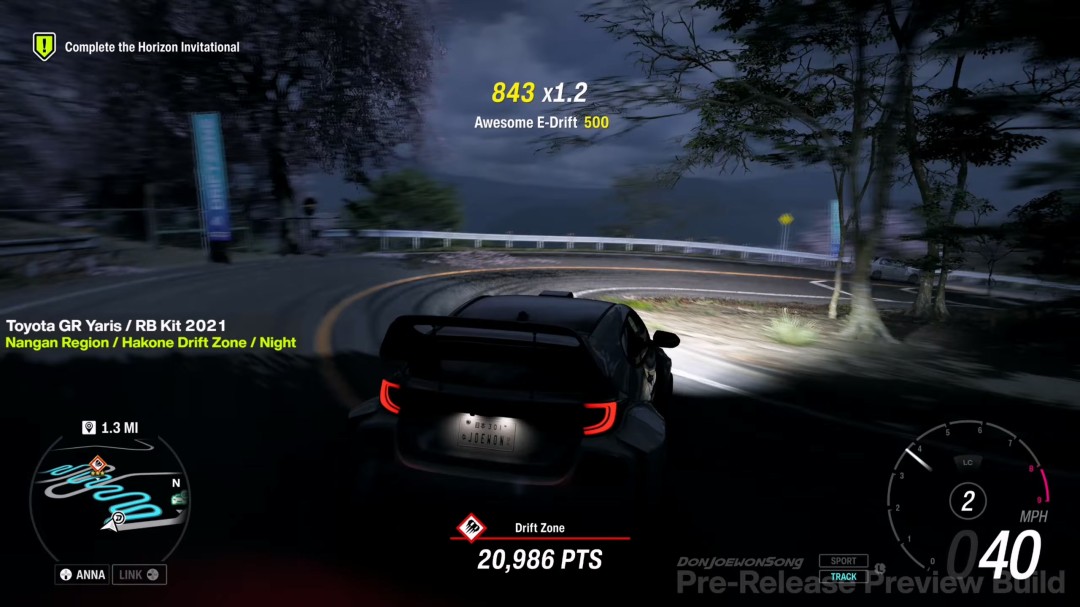Select the TRACK drive mode
Viewport: 1080px width, 607px height.
[843, 577]
